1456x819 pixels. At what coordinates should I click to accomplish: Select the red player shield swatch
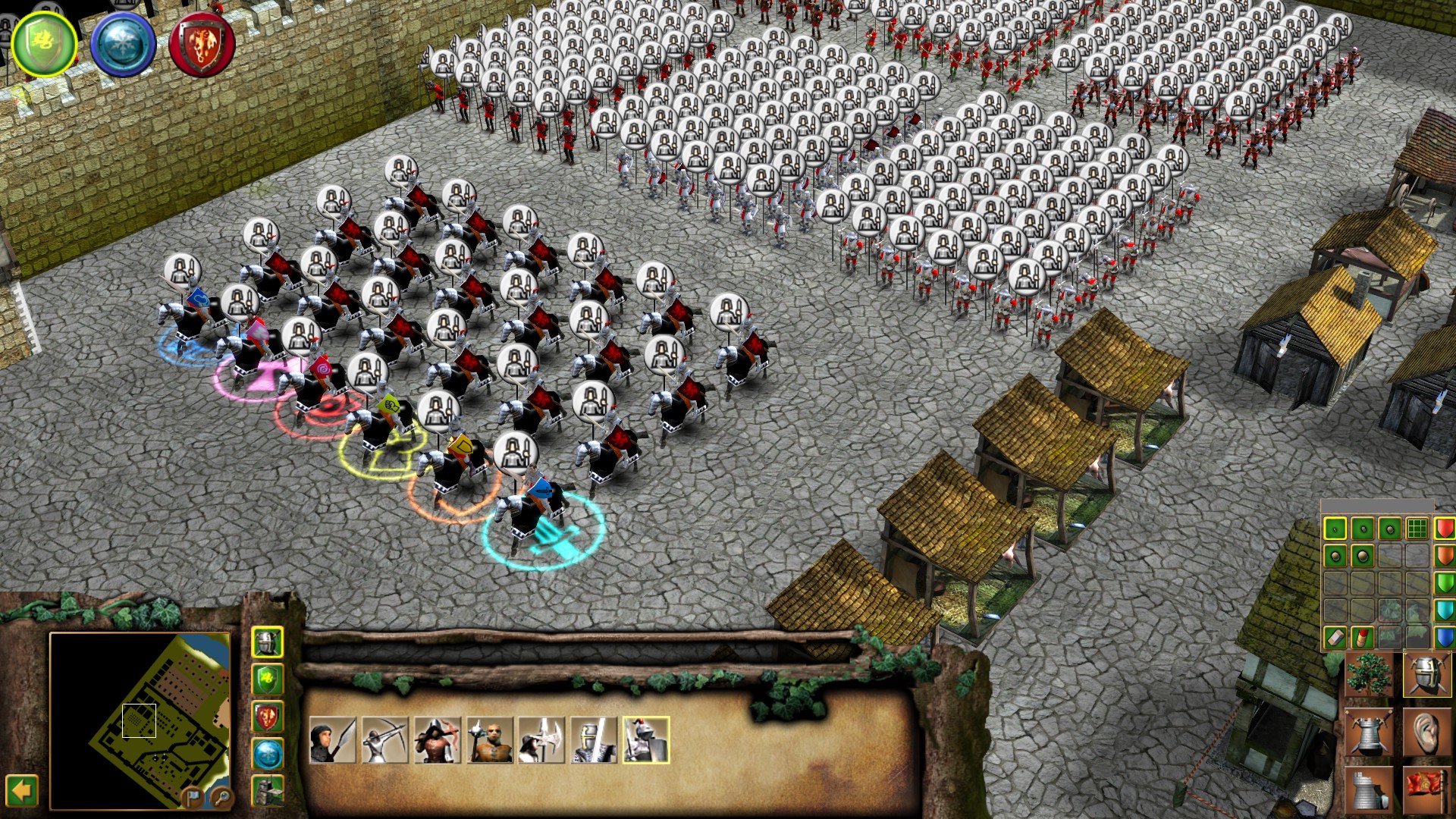pyautogui.click(x=1445, y=528)
